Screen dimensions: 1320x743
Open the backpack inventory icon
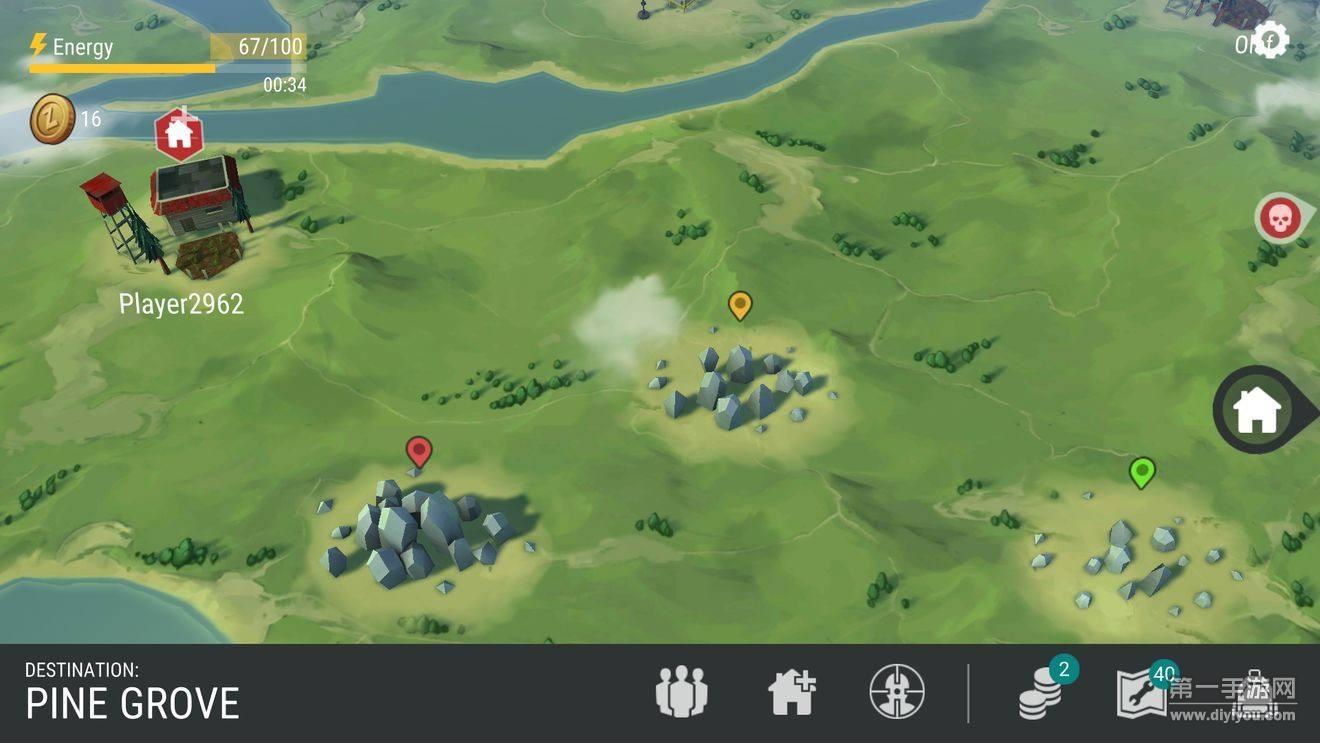coord(1256,695)
